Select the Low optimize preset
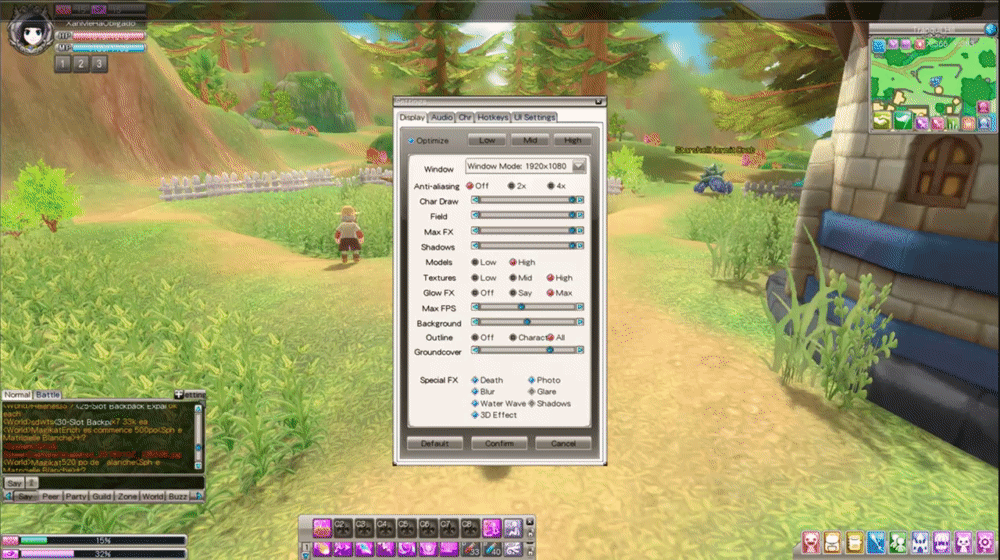 click(x=487, y=141)
